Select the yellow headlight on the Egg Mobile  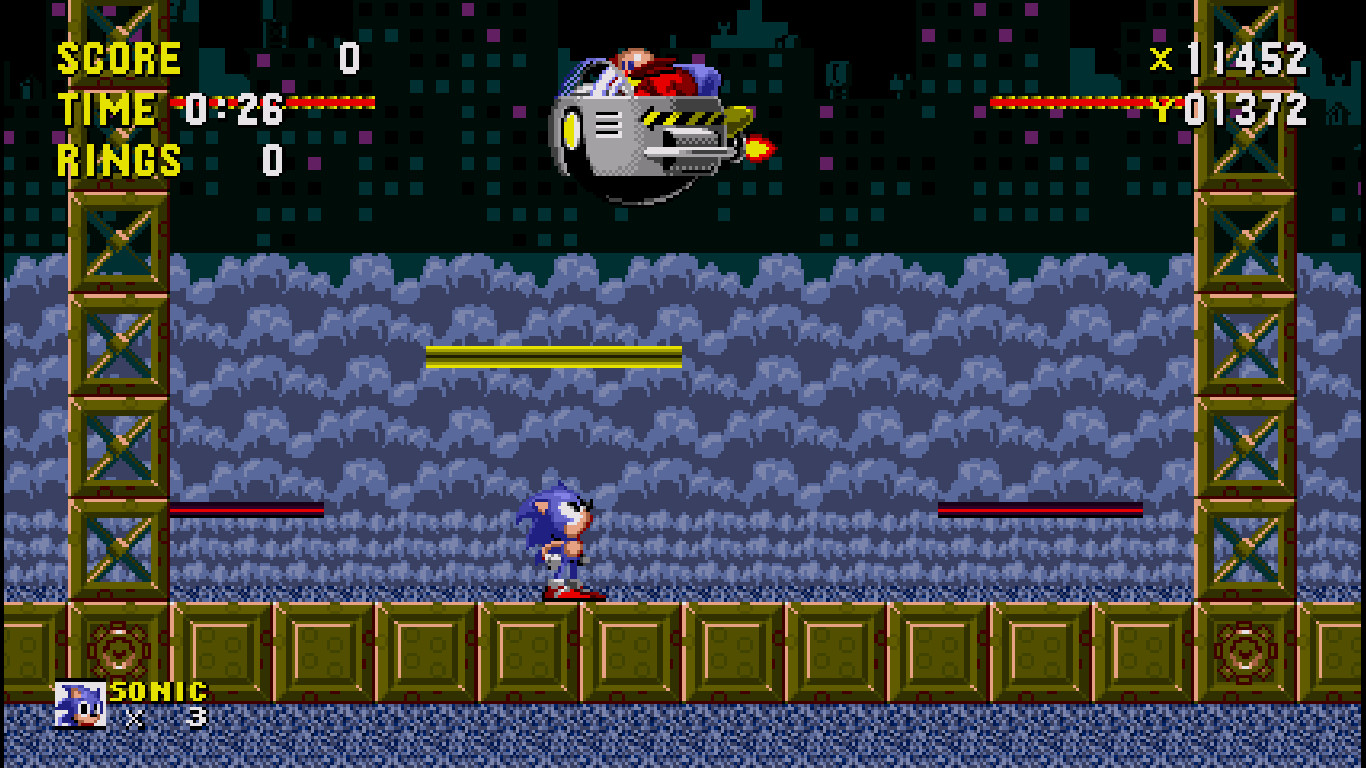[x=572, y=130]
